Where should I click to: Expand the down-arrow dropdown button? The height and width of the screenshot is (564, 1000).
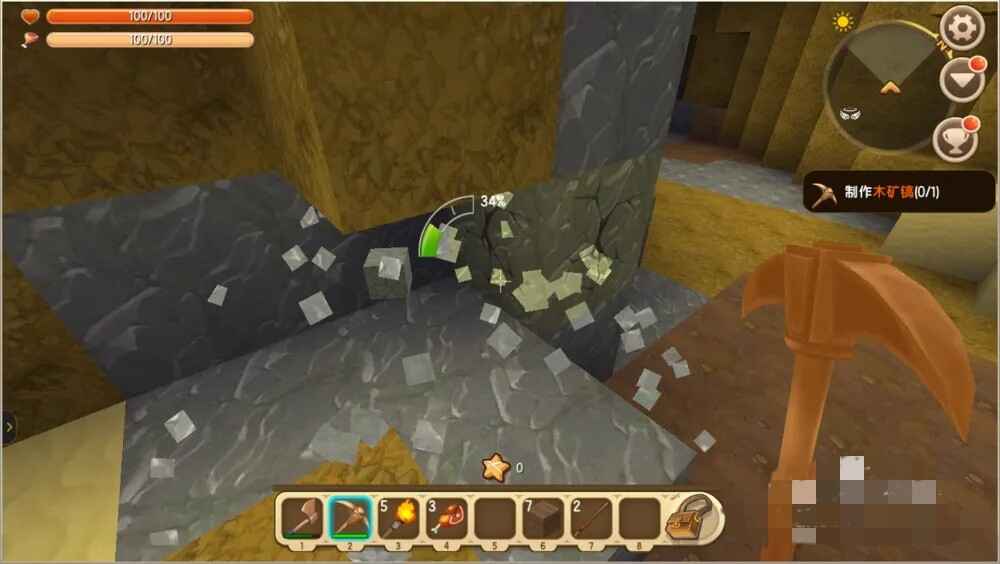click(961, 82)
